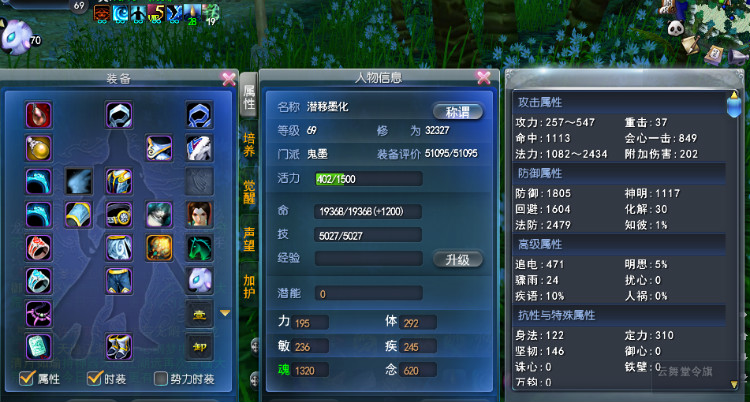Select the golden orb accessory slot
This screenshot has height=402, width=750.
[39, 148]
